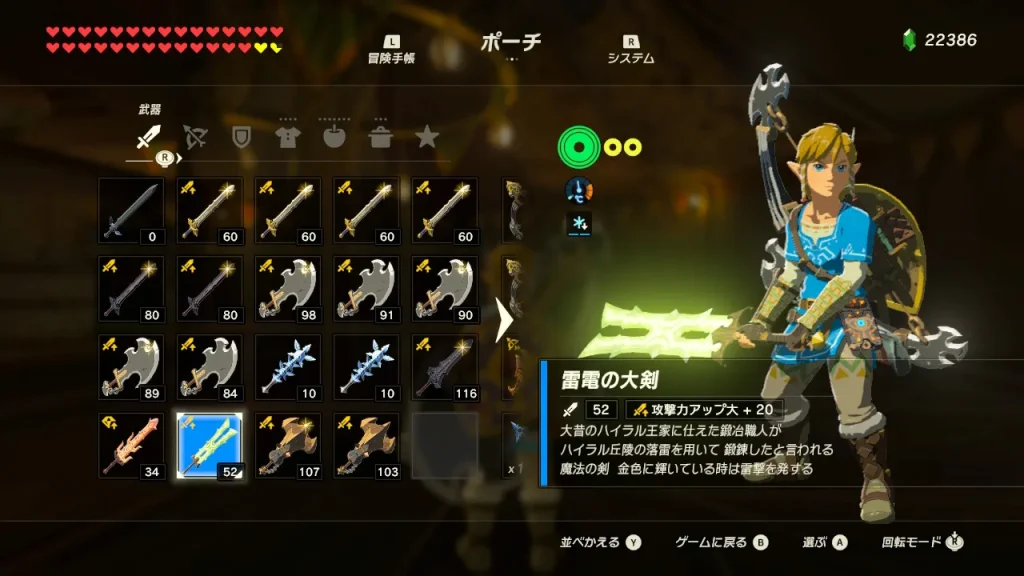Open the 冒険手帳 adventure log
The image size is (1024, 576).
point(391,50)
